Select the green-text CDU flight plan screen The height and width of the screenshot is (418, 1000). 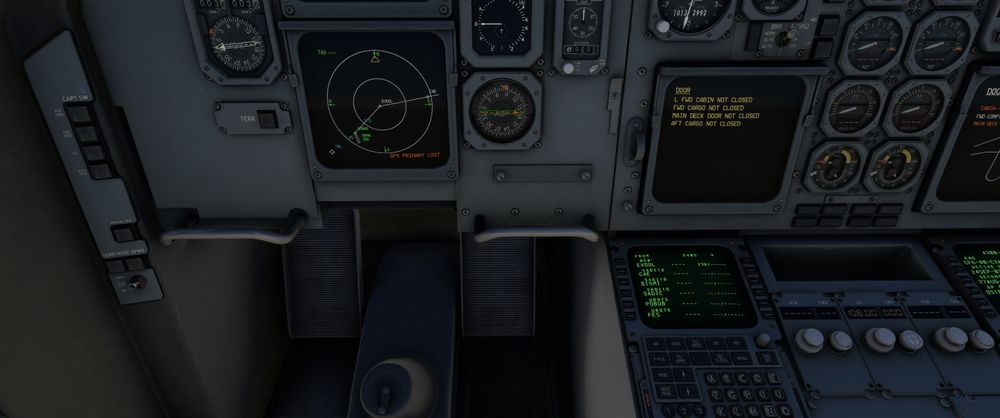pyautogui.click(x=690, y=286)
